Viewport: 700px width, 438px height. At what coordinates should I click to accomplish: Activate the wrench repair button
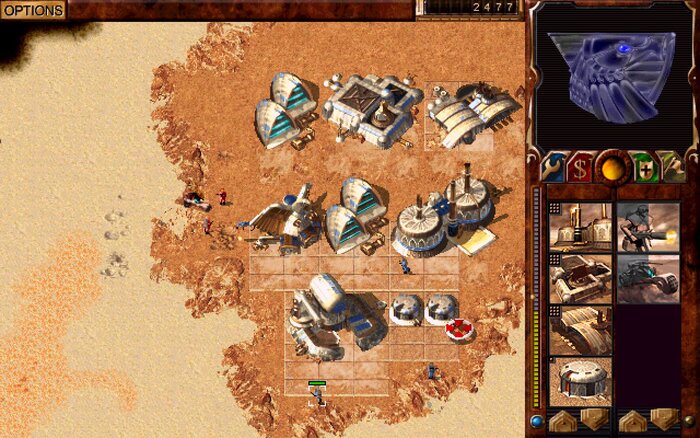[x=553, y=167]
